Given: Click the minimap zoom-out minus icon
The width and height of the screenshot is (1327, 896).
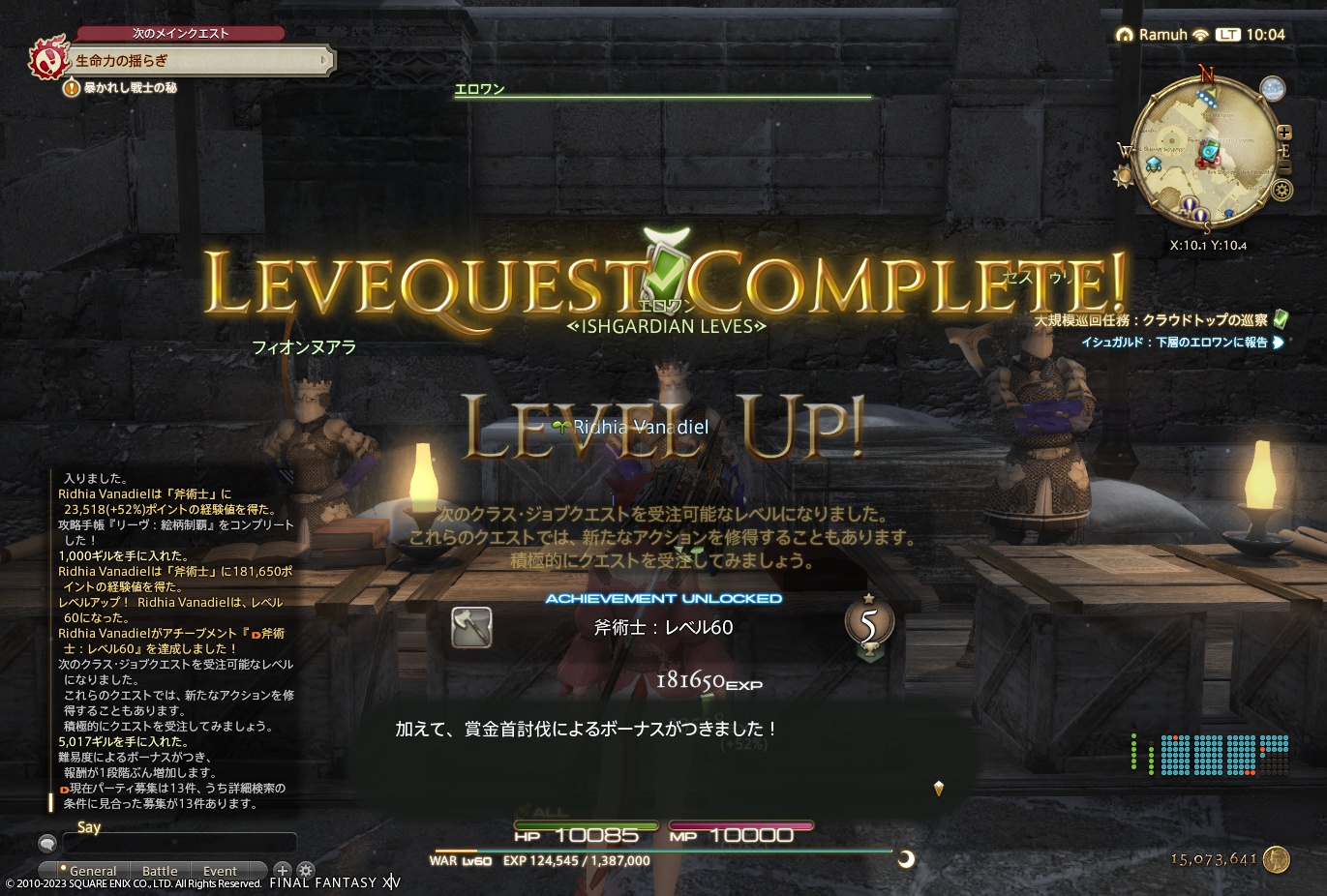Looking at the screenshot, I should (x=1284, y=166).
